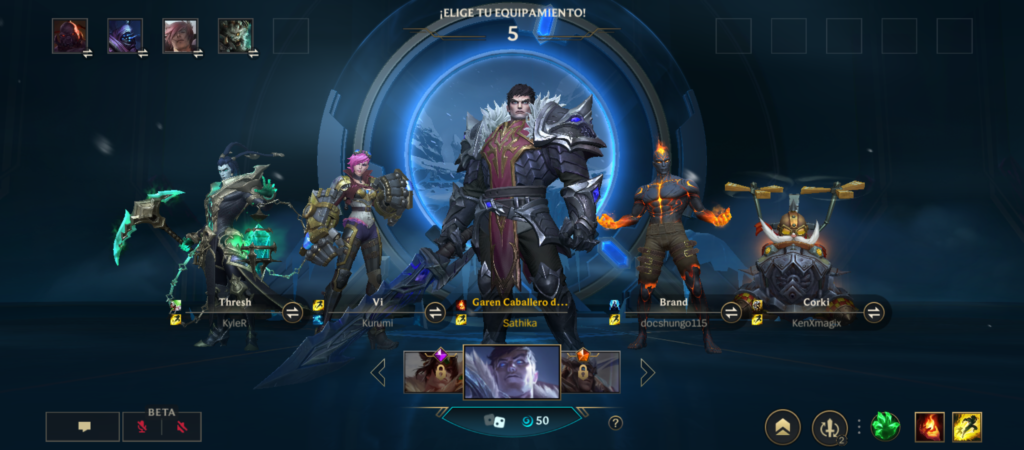This screenshot has height=450, width=1024.
Task: Request a swap with Thresh
Action: coord(293,312)
